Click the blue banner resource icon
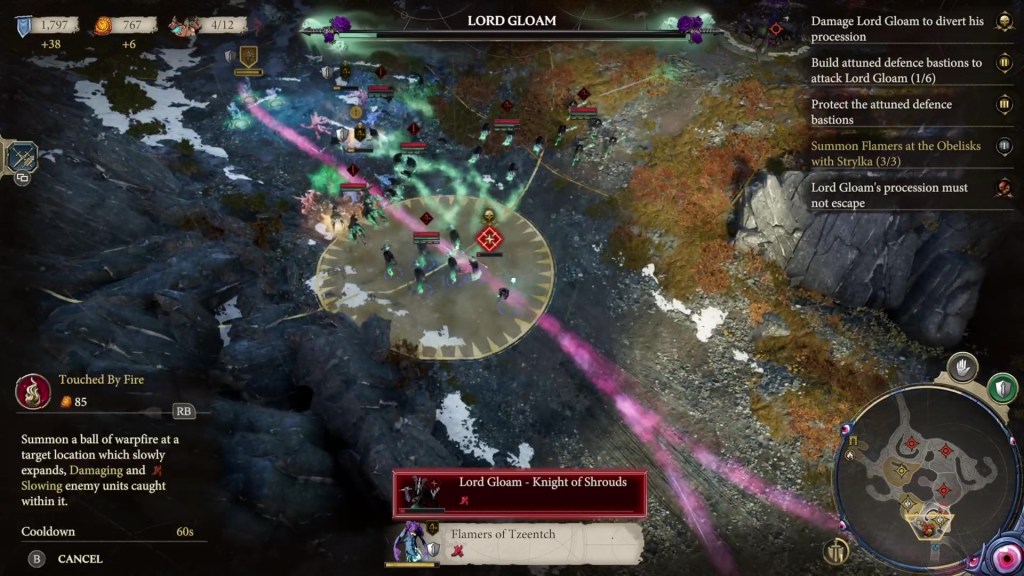 pyautogui.click(x=23, y=26)
